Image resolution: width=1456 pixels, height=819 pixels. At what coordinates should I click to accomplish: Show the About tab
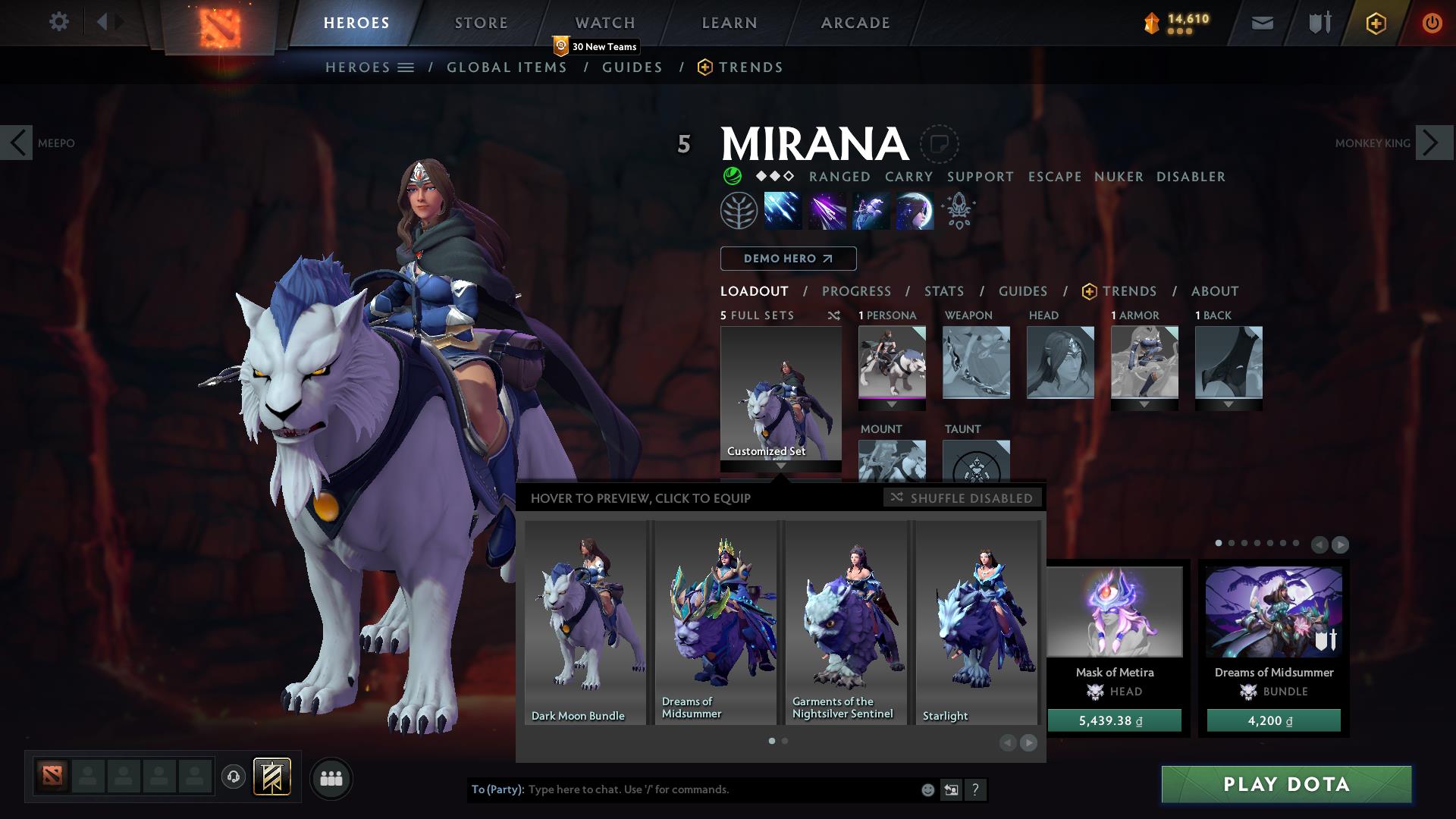[x=1214, y=291]
